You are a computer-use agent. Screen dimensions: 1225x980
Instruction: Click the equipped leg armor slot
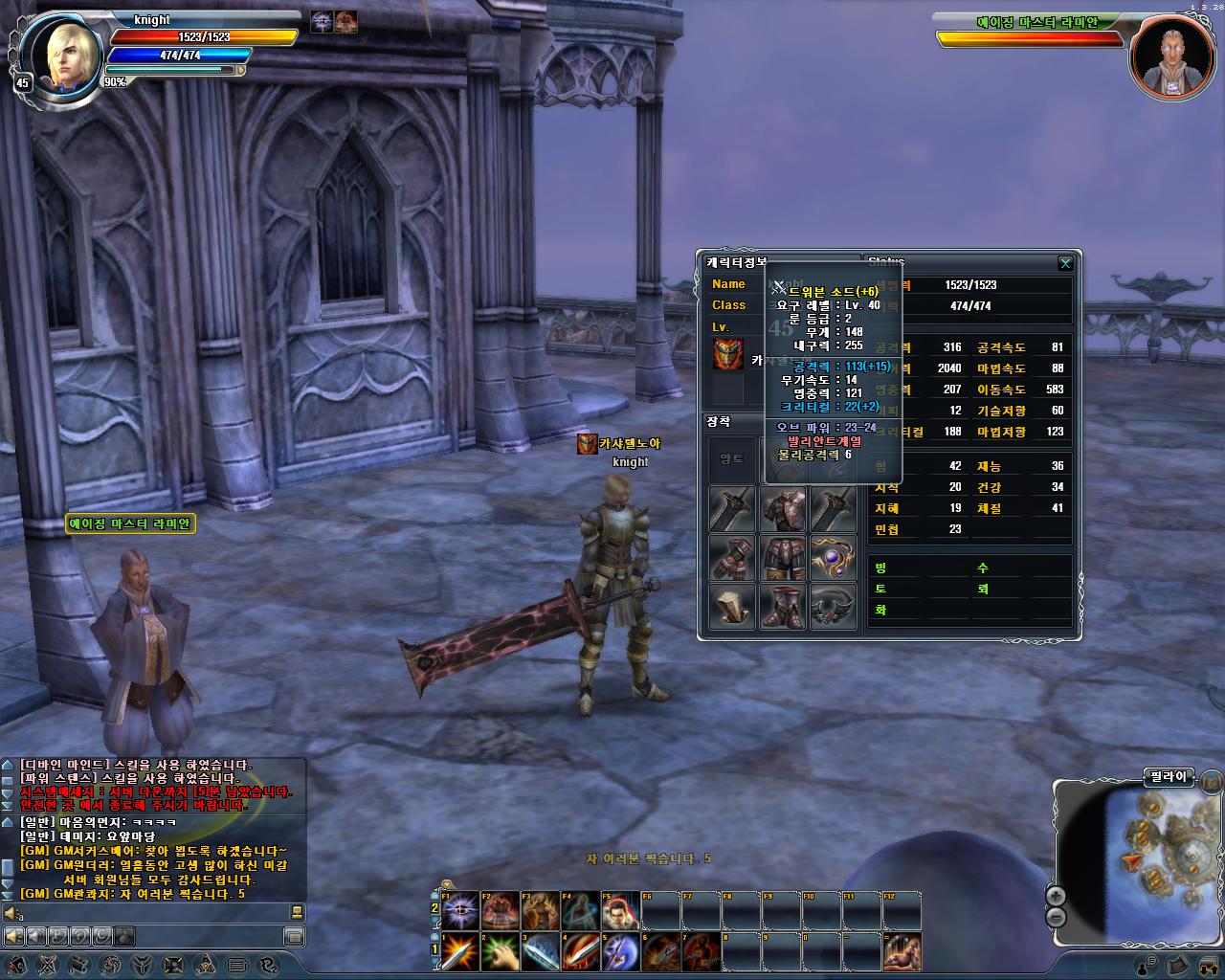pos(783,558)
